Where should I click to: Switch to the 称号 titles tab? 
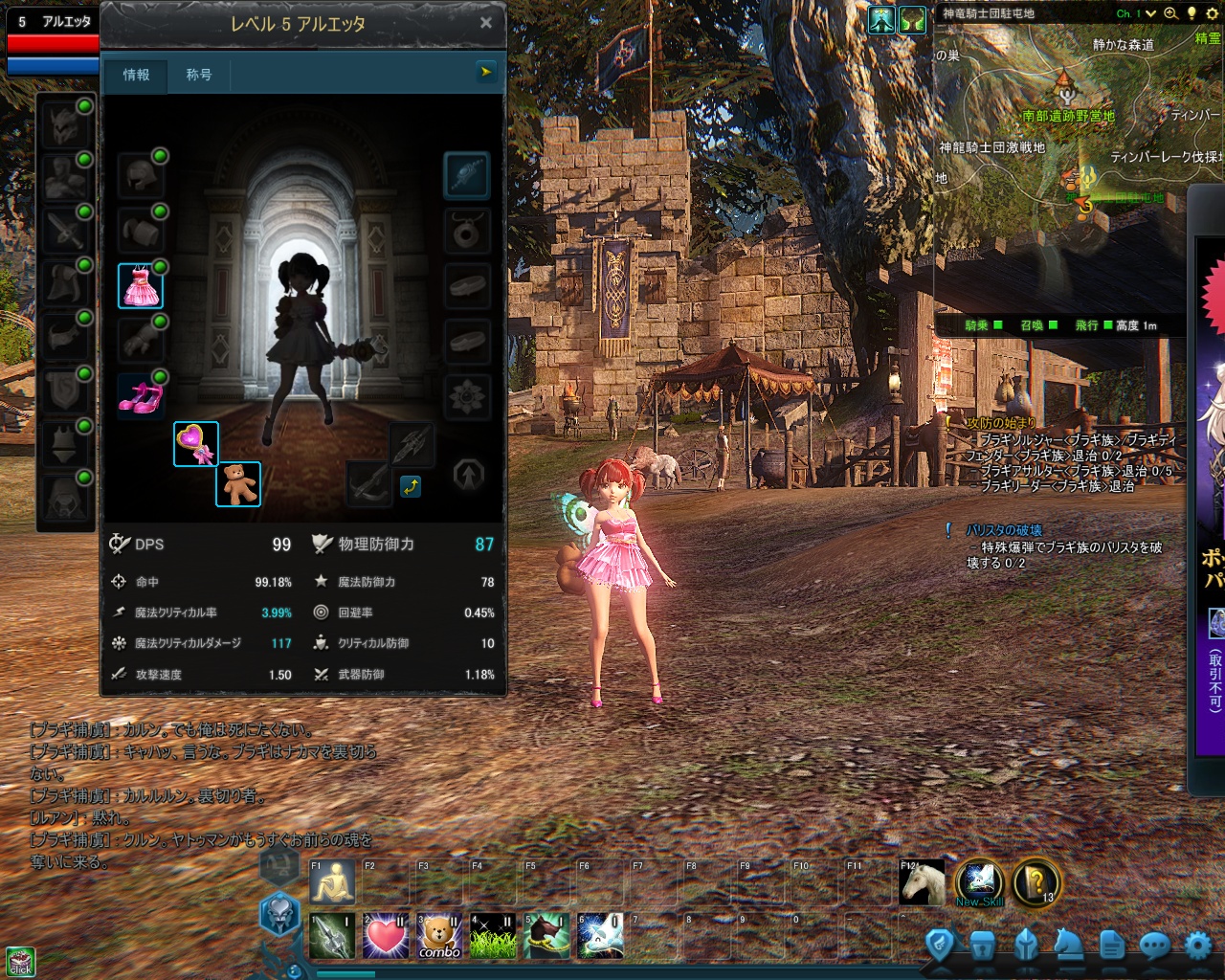click(198, 75)
